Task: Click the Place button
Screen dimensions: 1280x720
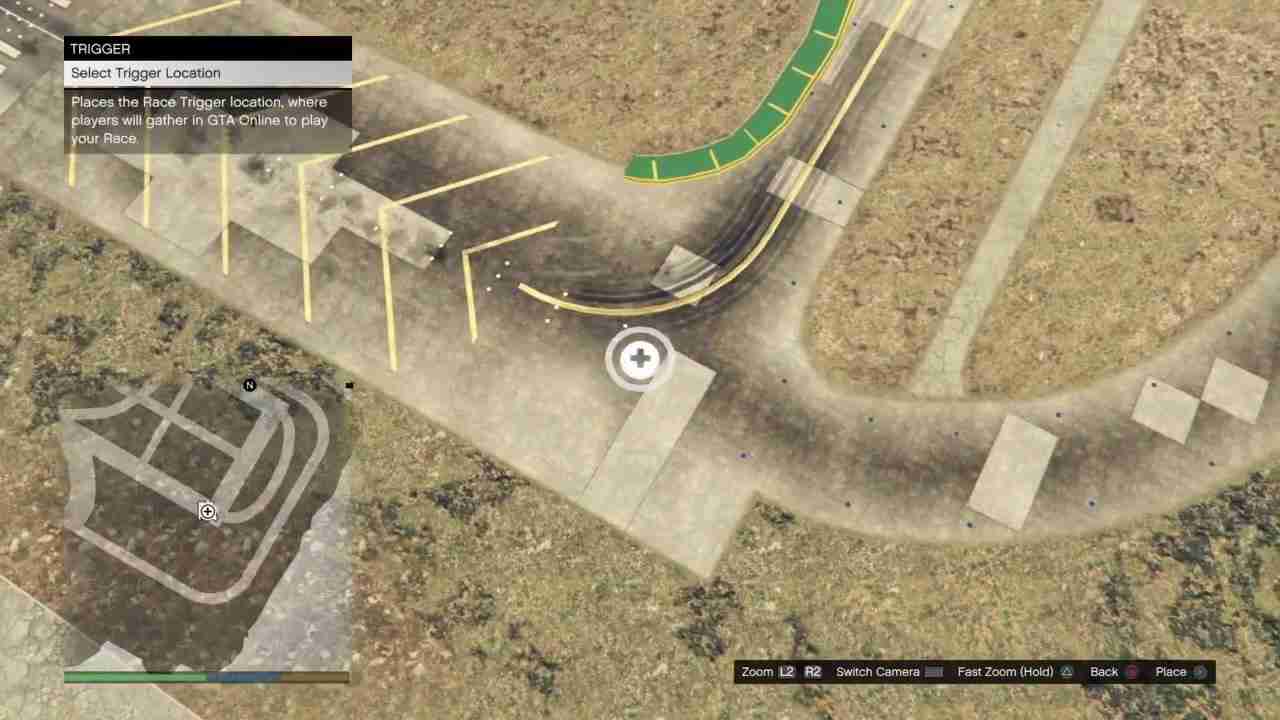Action: tap(1170, 671)
